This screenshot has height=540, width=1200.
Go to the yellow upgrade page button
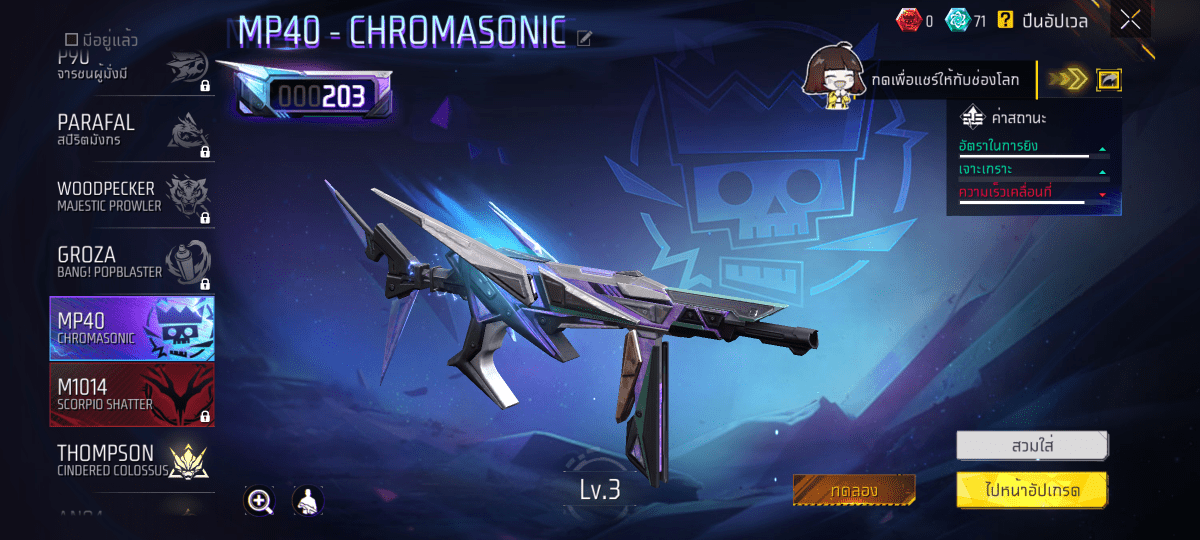click(1032, 491)
